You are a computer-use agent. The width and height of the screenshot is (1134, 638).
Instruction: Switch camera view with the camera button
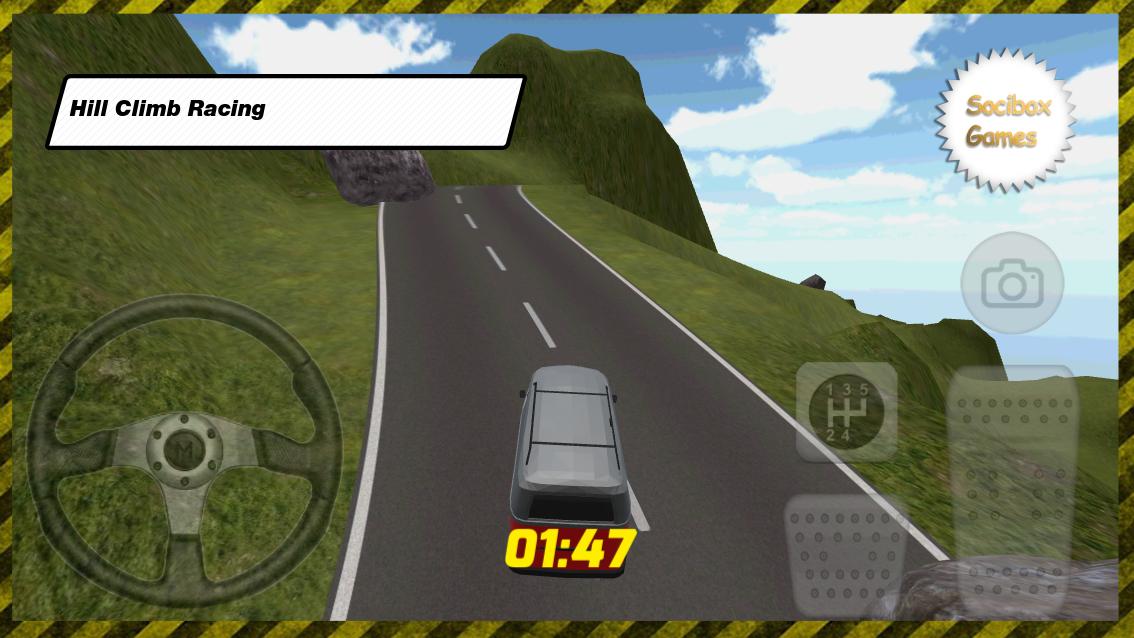pyautogui.click(x=1011, y=284)
